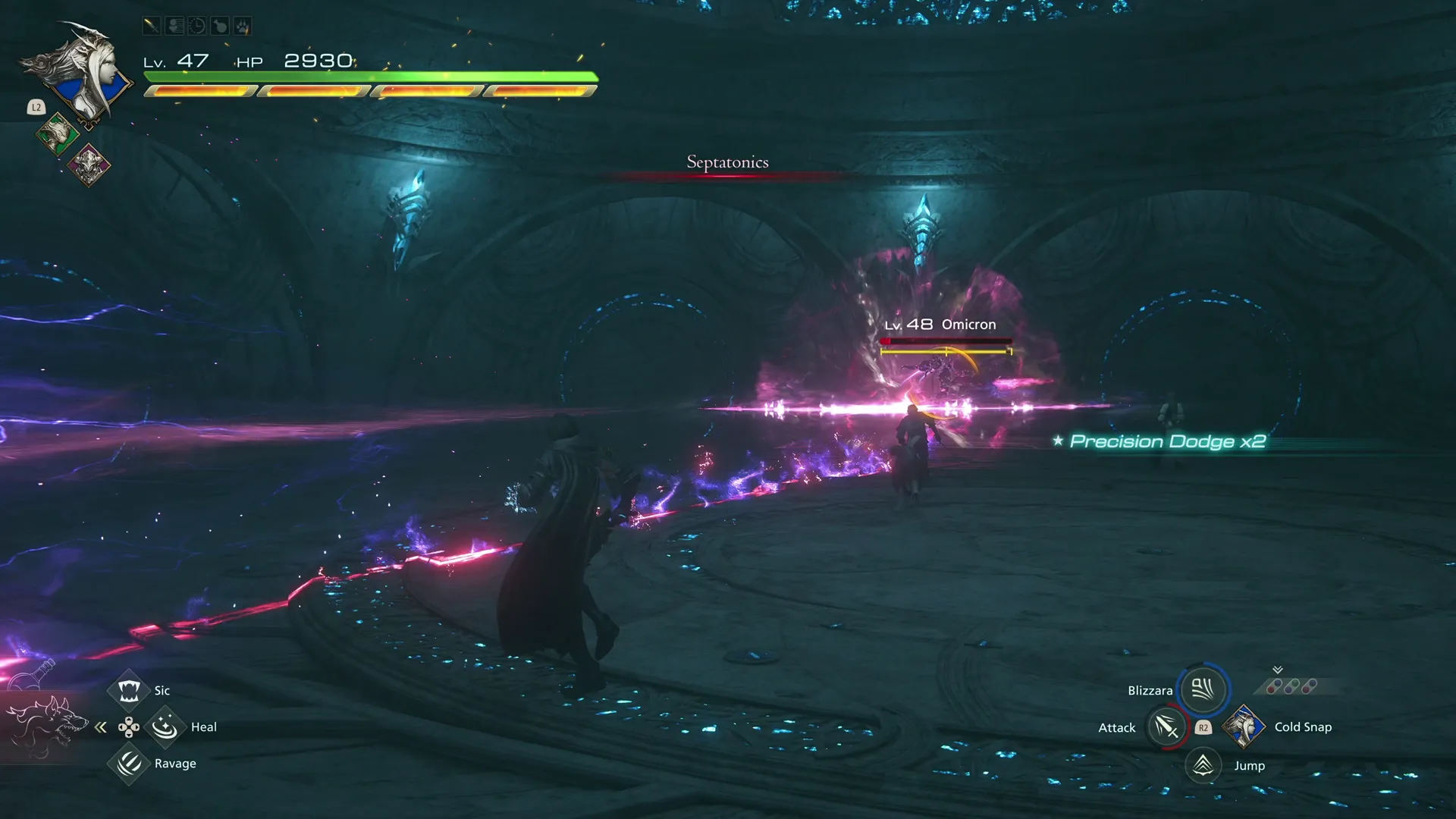This screenshot has width=1456, height=819.
Task: Select Ravage from the command menu
Action: coord(129,764)
